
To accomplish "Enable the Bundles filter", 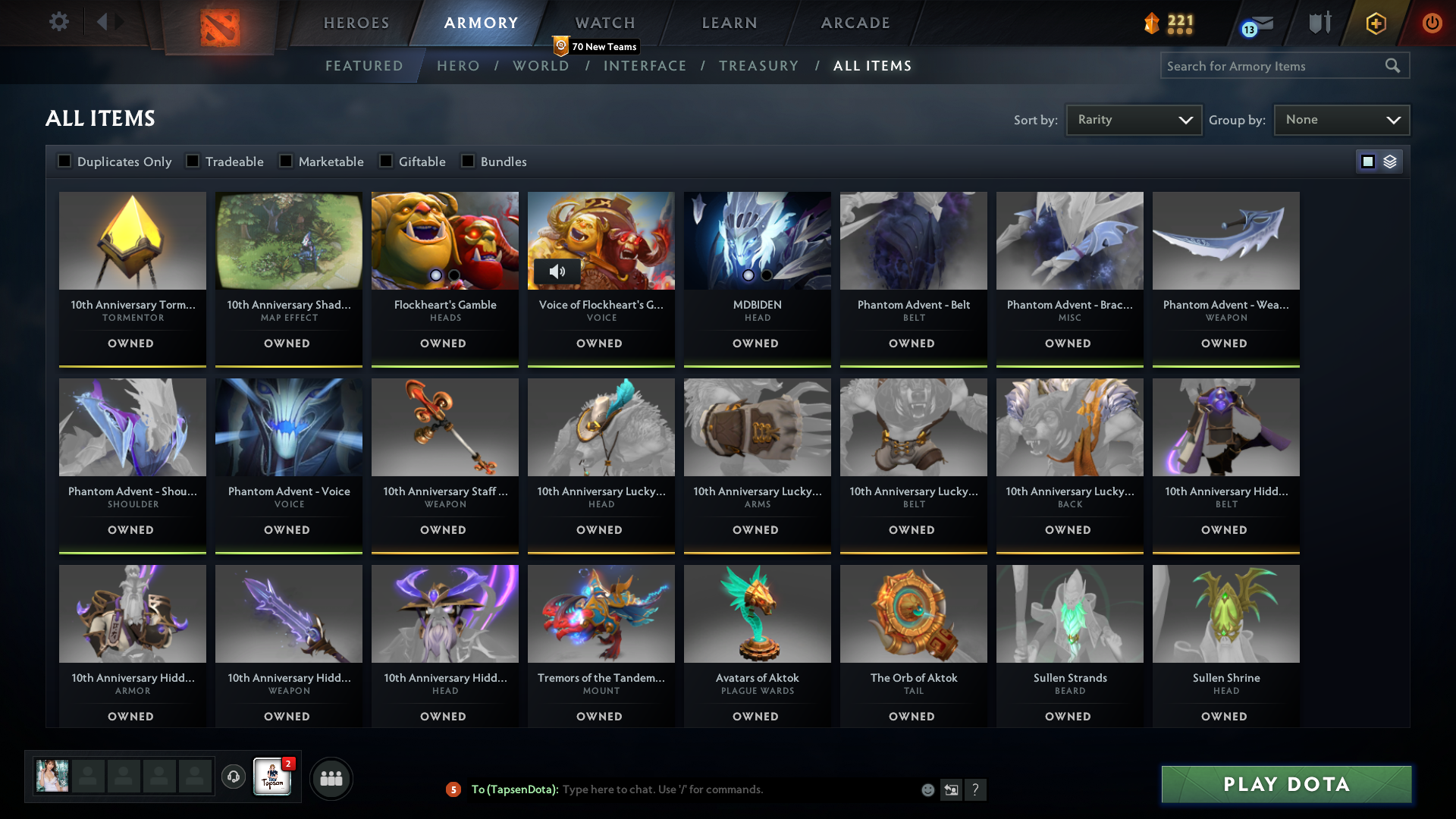I will (x=468, y=161).
